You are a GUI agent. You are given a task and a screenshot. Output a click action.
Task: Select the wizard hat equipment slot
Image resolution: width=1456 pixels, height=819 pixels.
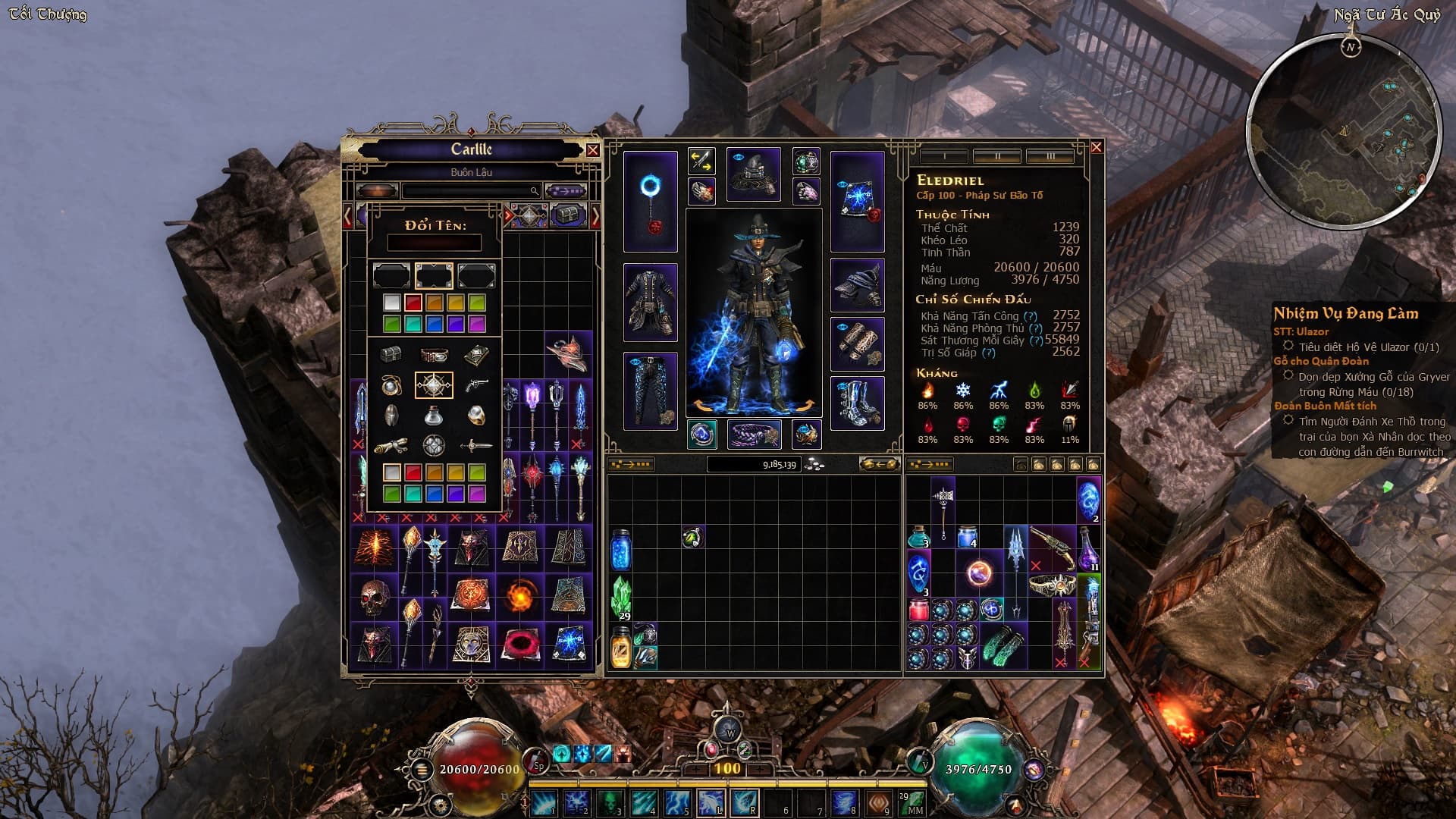point(753,174)
